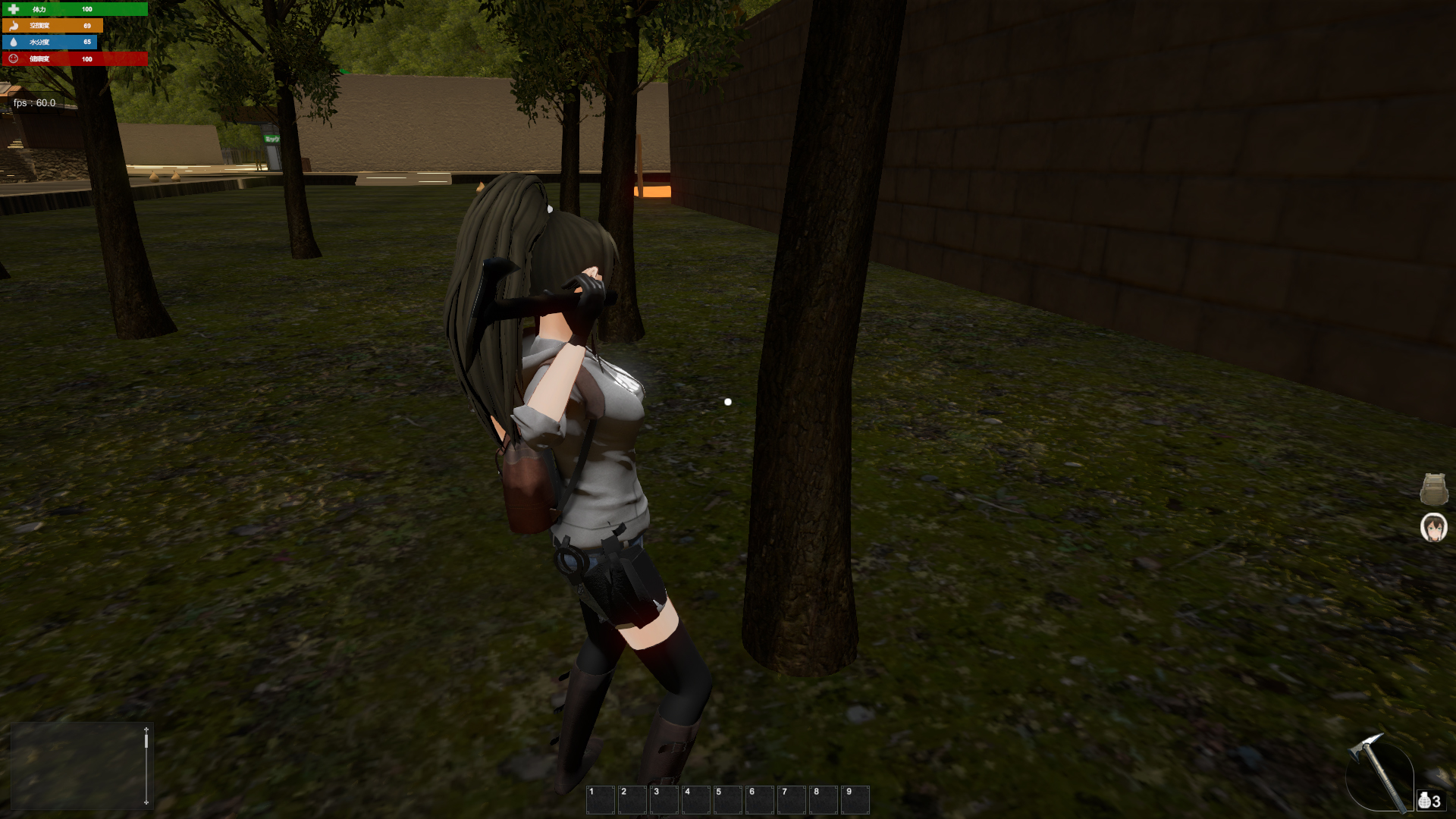Screen dimensions: 1456x819
Task: Select hotbar slot 9
Action: (x=855, y=799)
